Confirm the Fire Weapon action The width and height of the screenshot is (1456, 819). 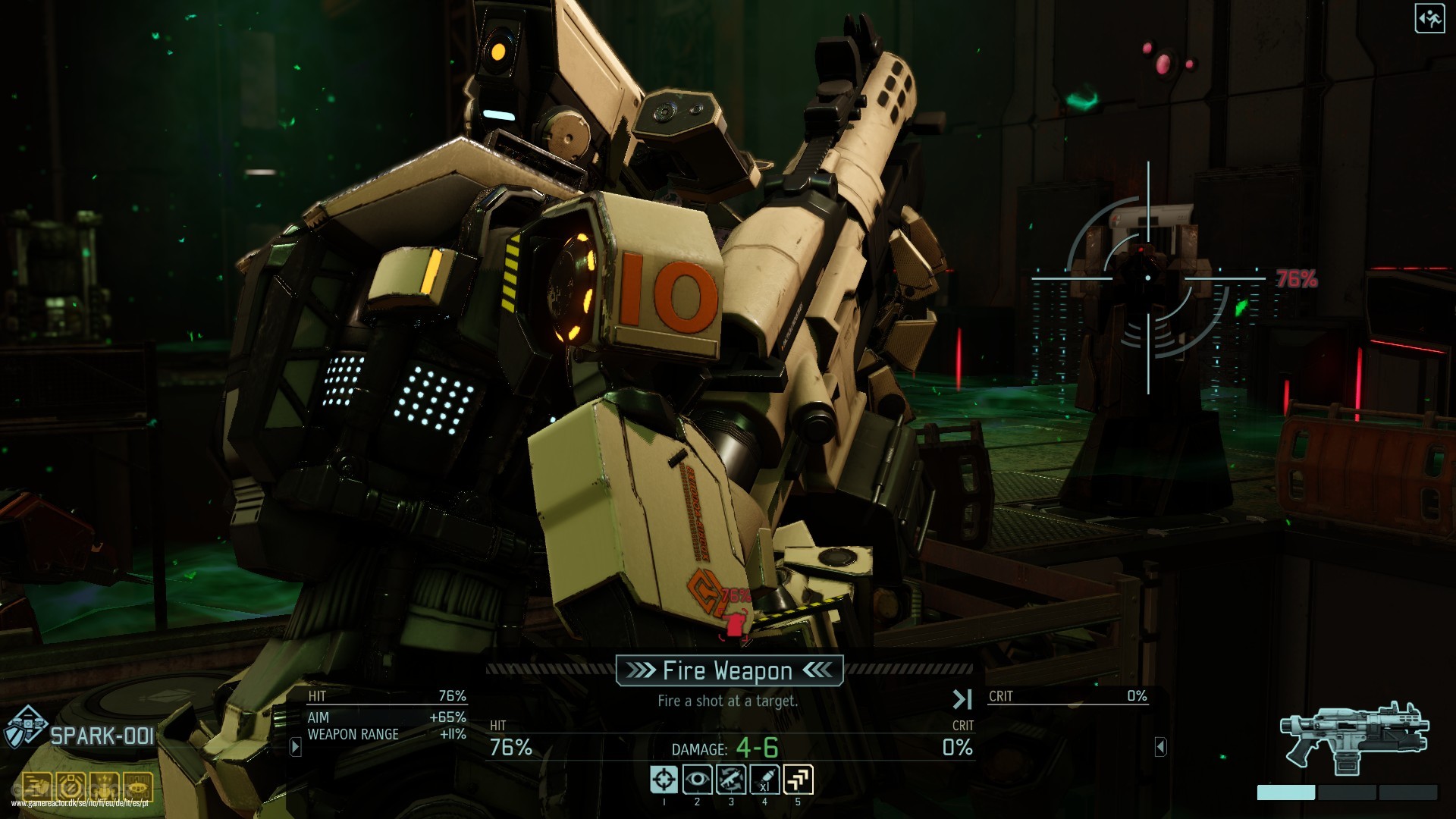pos(728,670)
